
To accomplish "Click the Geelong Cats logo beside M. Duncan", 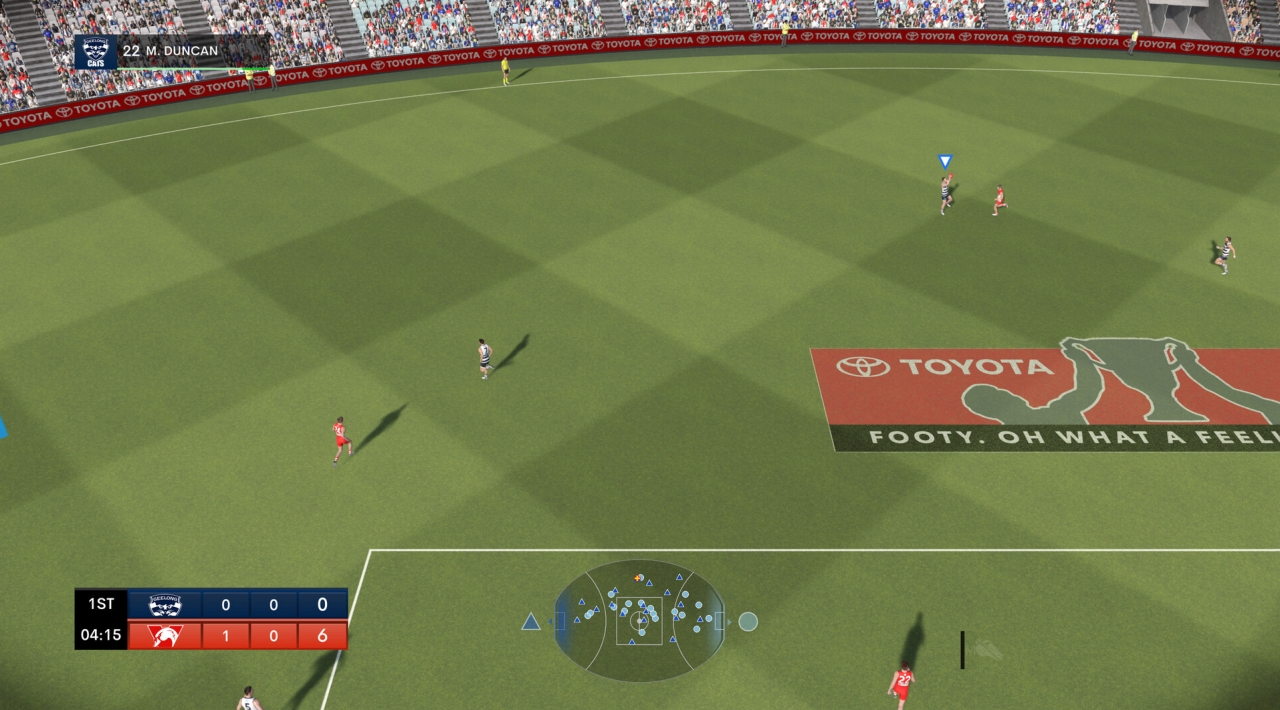I will tap(96, 52).
